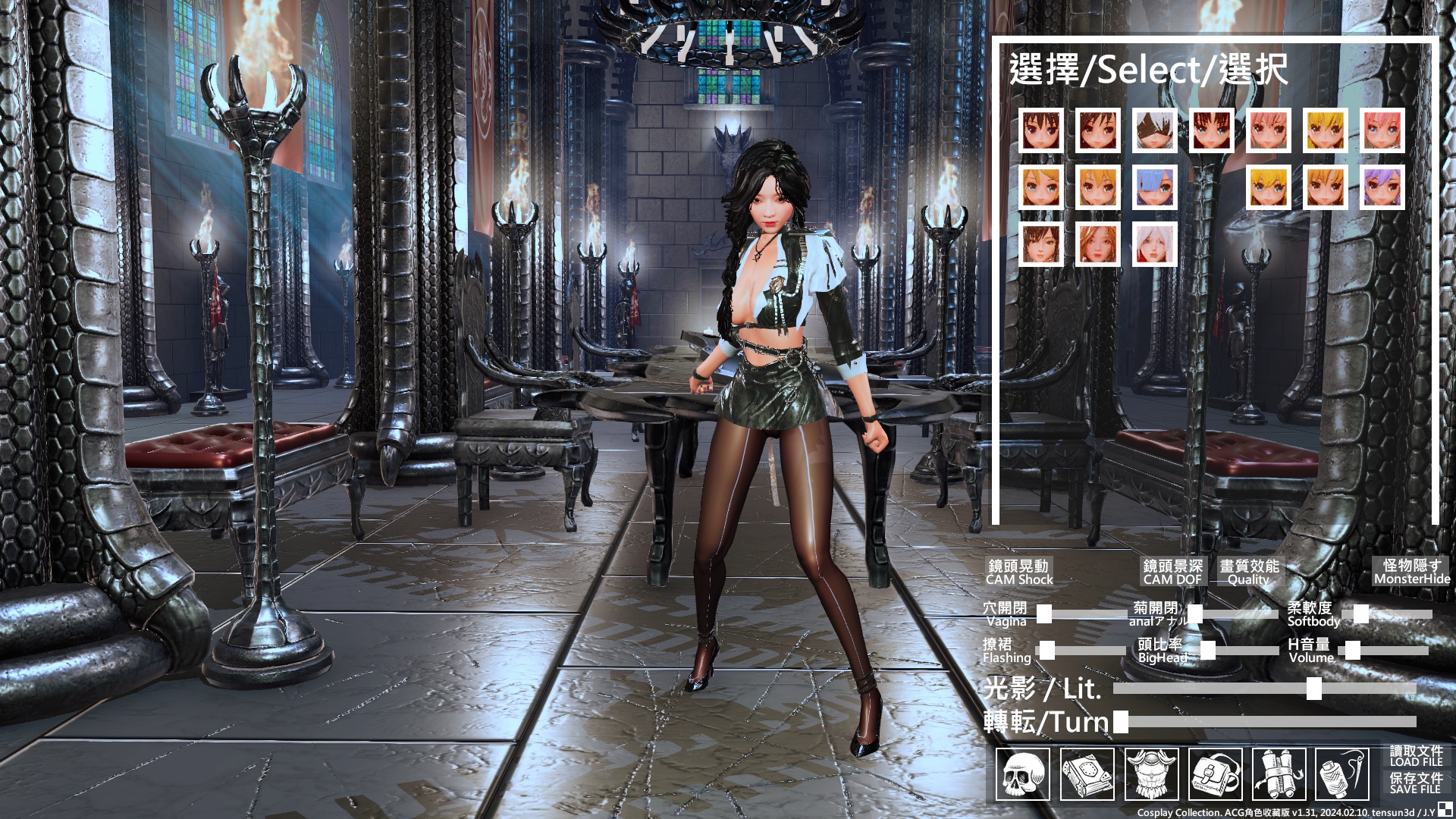
Task: Toggle the CAM Shock button
Action: 1018,573
